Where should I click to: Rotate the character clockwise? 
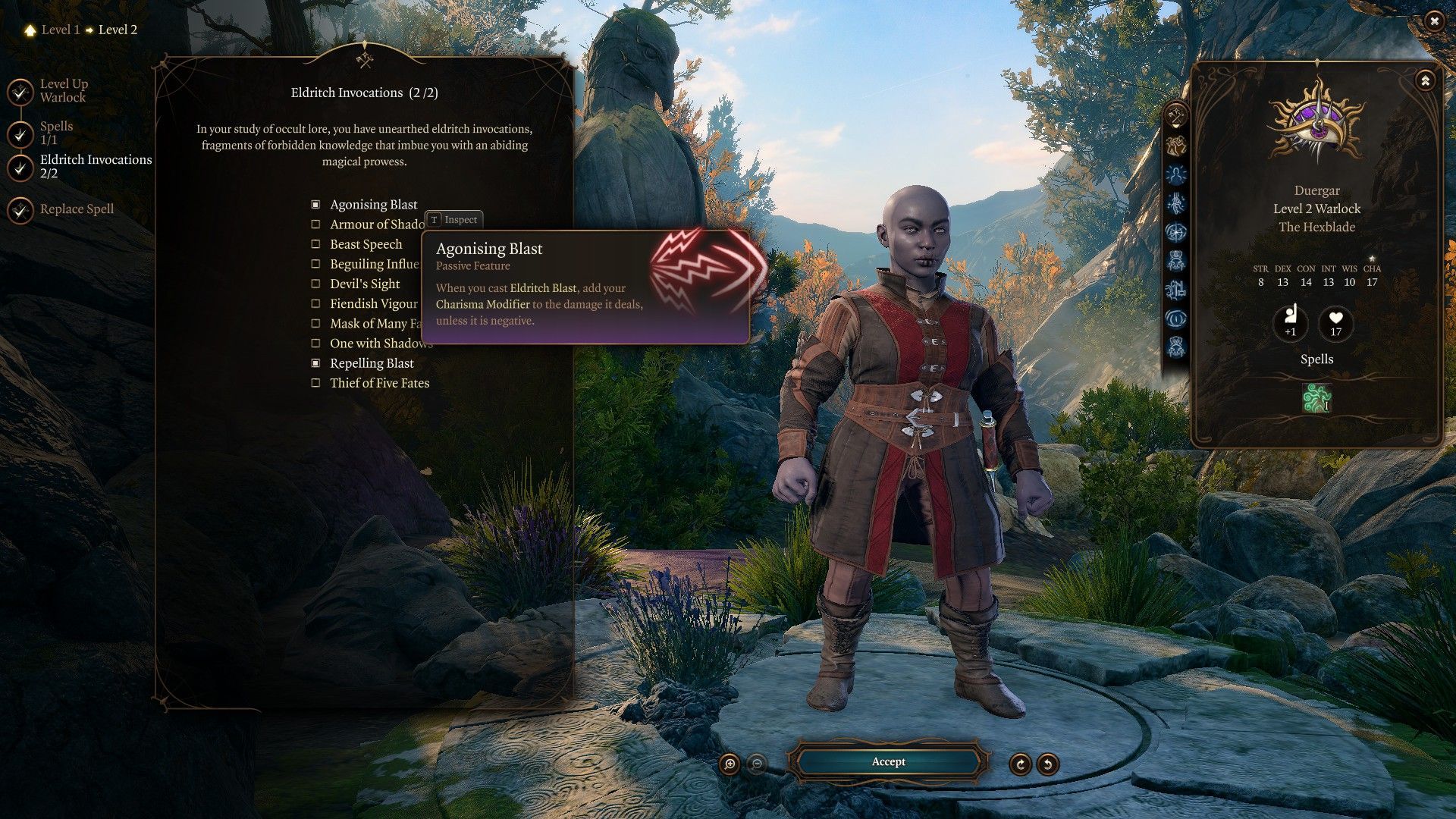click(x=1021, y=764)
